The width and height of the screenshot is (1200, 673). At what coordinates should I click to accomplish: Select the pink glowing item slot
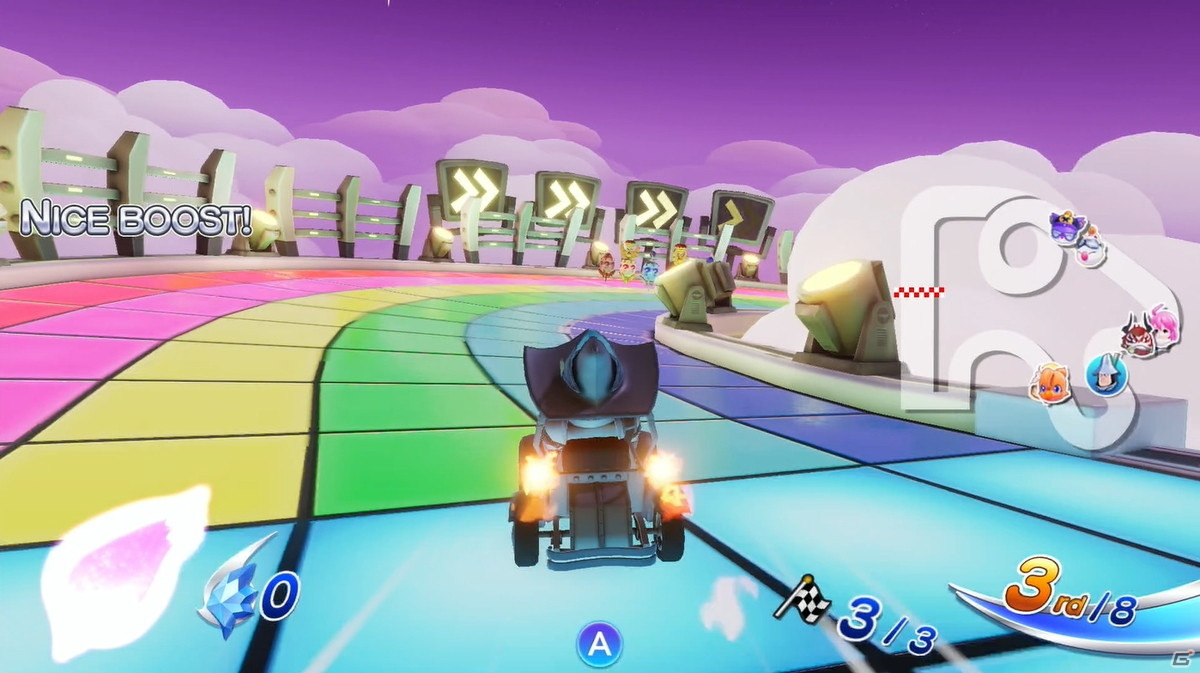(123, 571)
